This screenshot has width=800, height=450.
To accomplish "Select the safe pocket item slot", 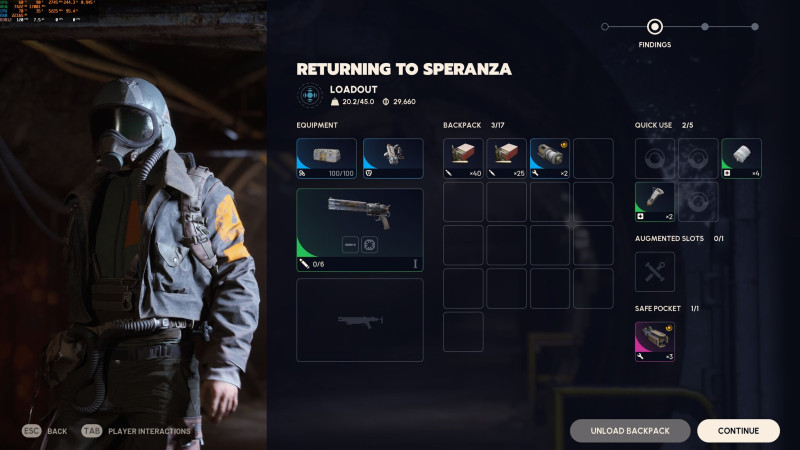I will click(x=655, y=341).
